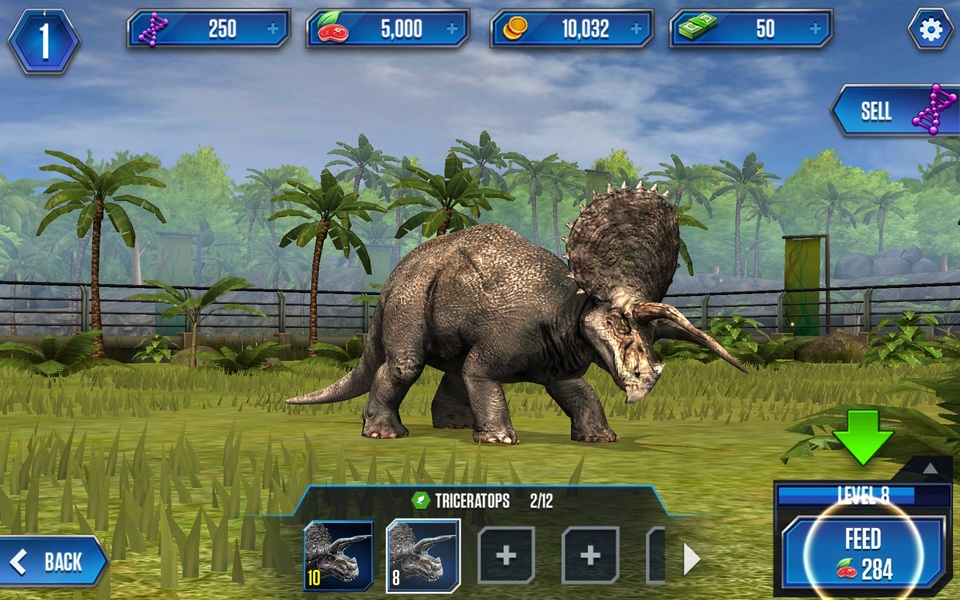
Task: Open the settings gear
Action: click(930, 30)
